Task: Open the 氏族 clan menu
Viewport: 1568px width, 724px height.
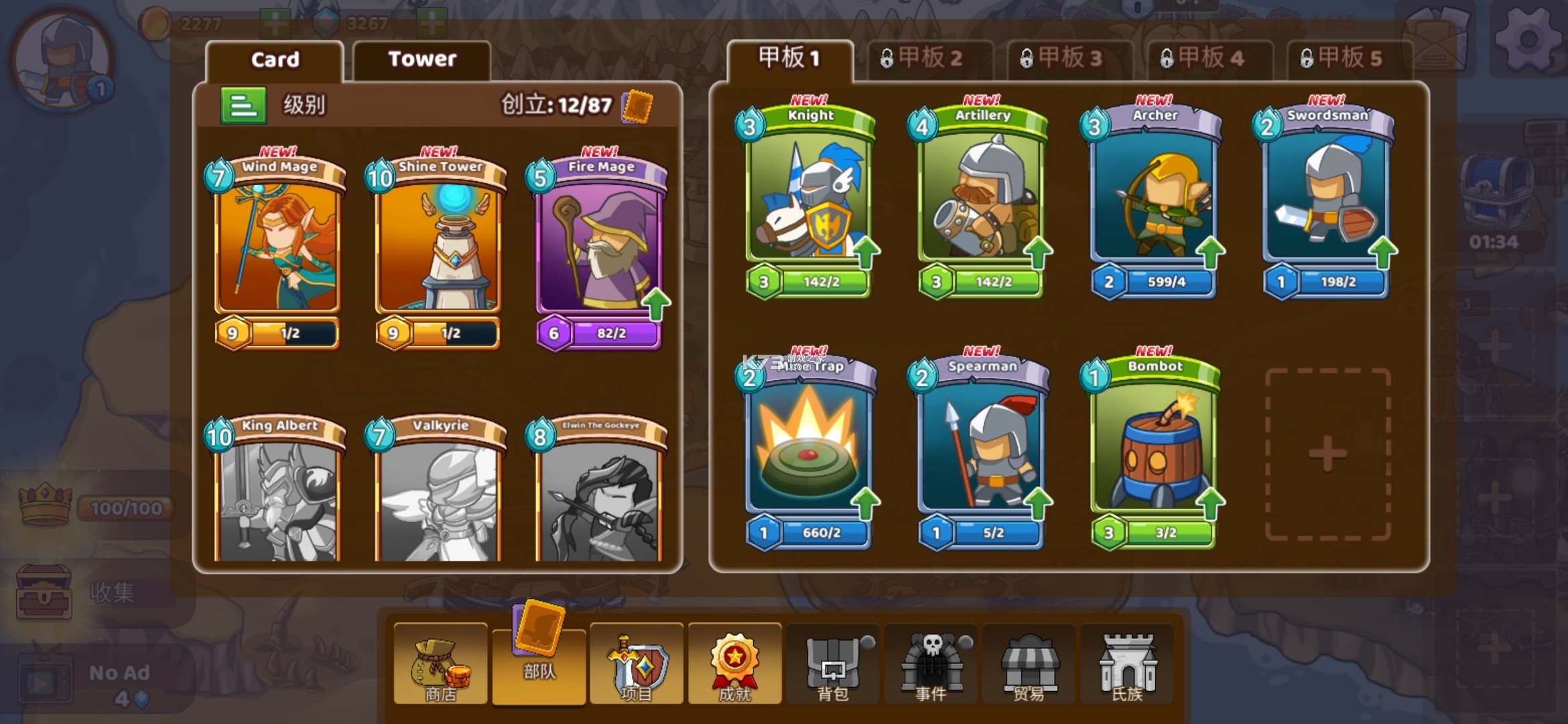Action: pyautogui.click(x=1127, y=665)
